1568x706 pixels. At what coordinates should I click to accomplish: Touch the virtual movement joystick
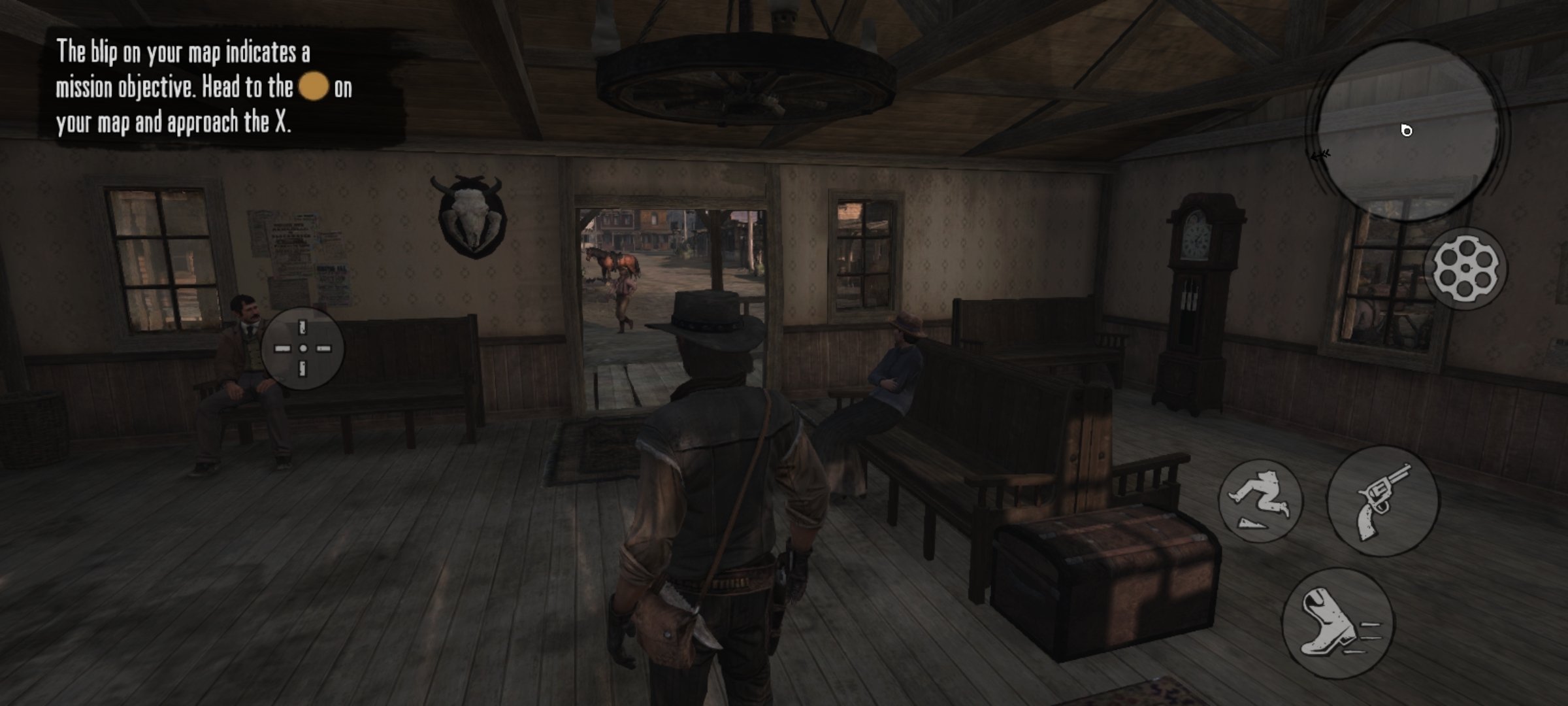pos(302,348)
